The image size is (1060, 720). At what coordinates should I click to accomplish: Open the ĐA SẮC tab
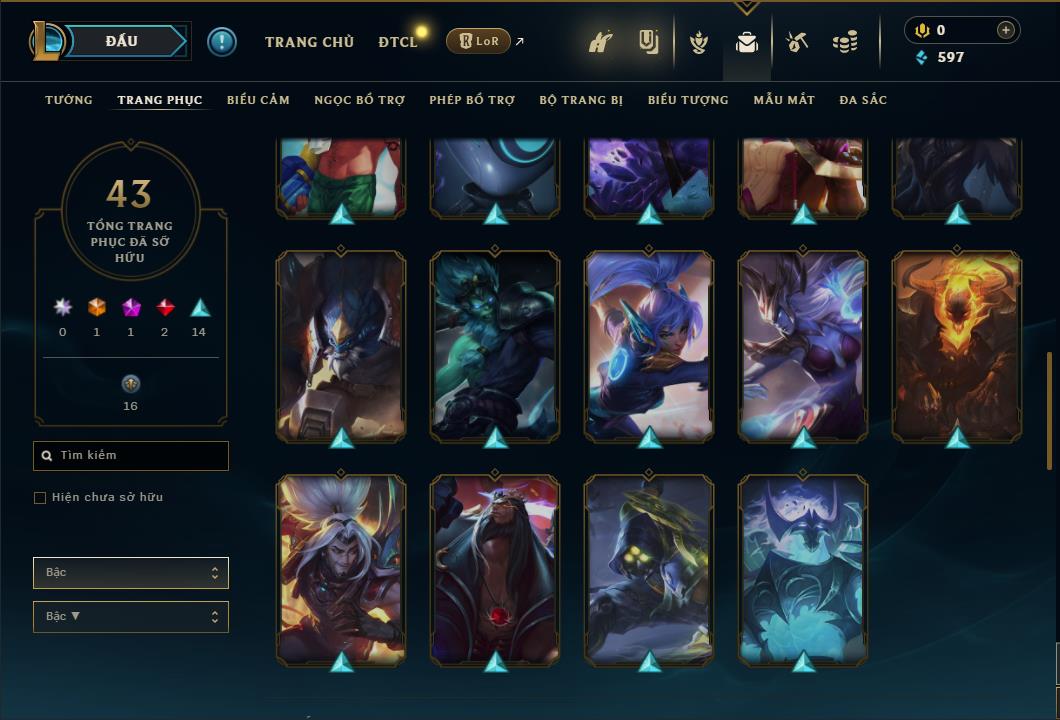pyautogui.click(x=863, y=100)
